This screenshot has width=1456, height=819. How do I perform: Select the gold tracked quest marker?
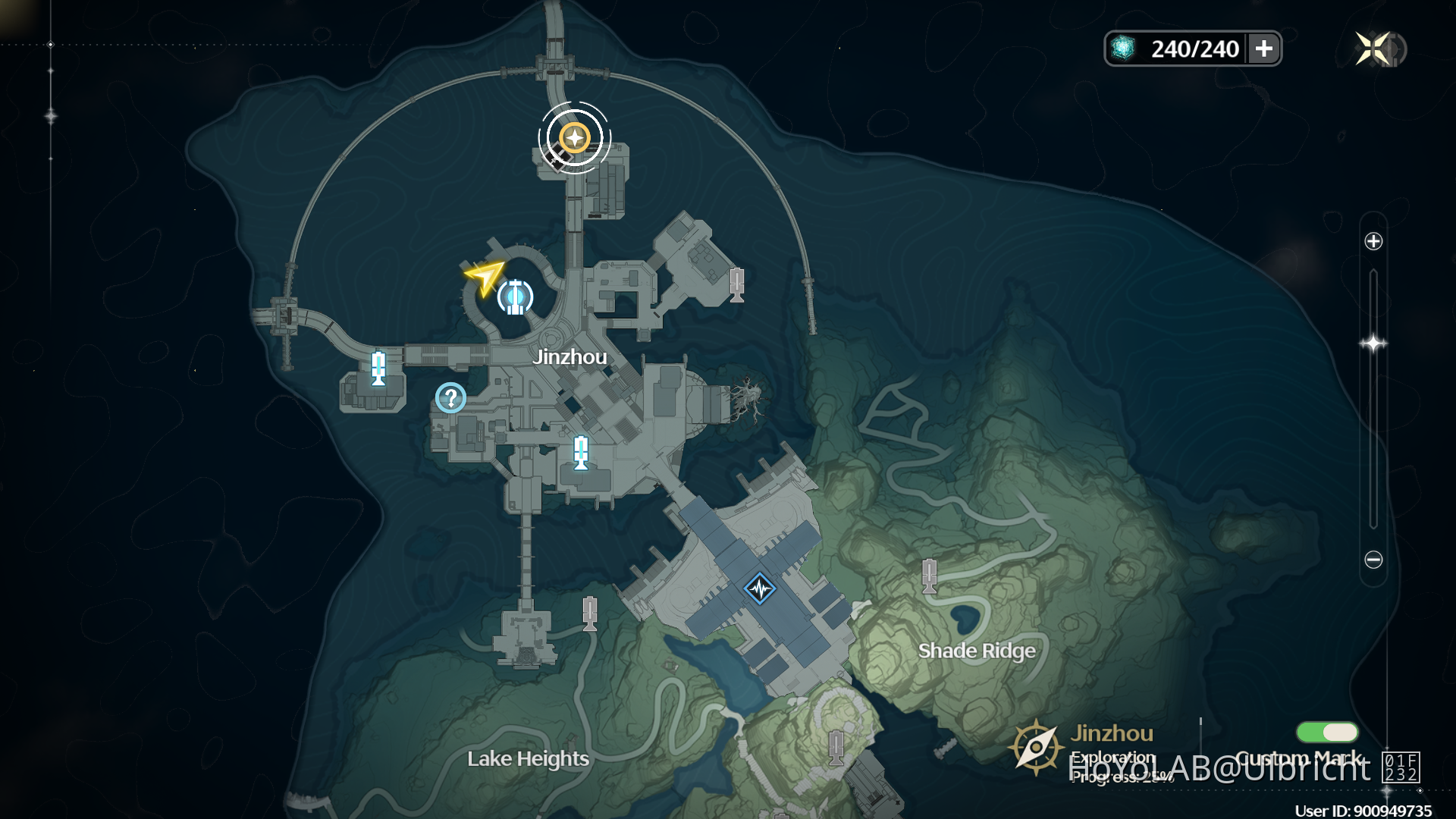(575, 138)
